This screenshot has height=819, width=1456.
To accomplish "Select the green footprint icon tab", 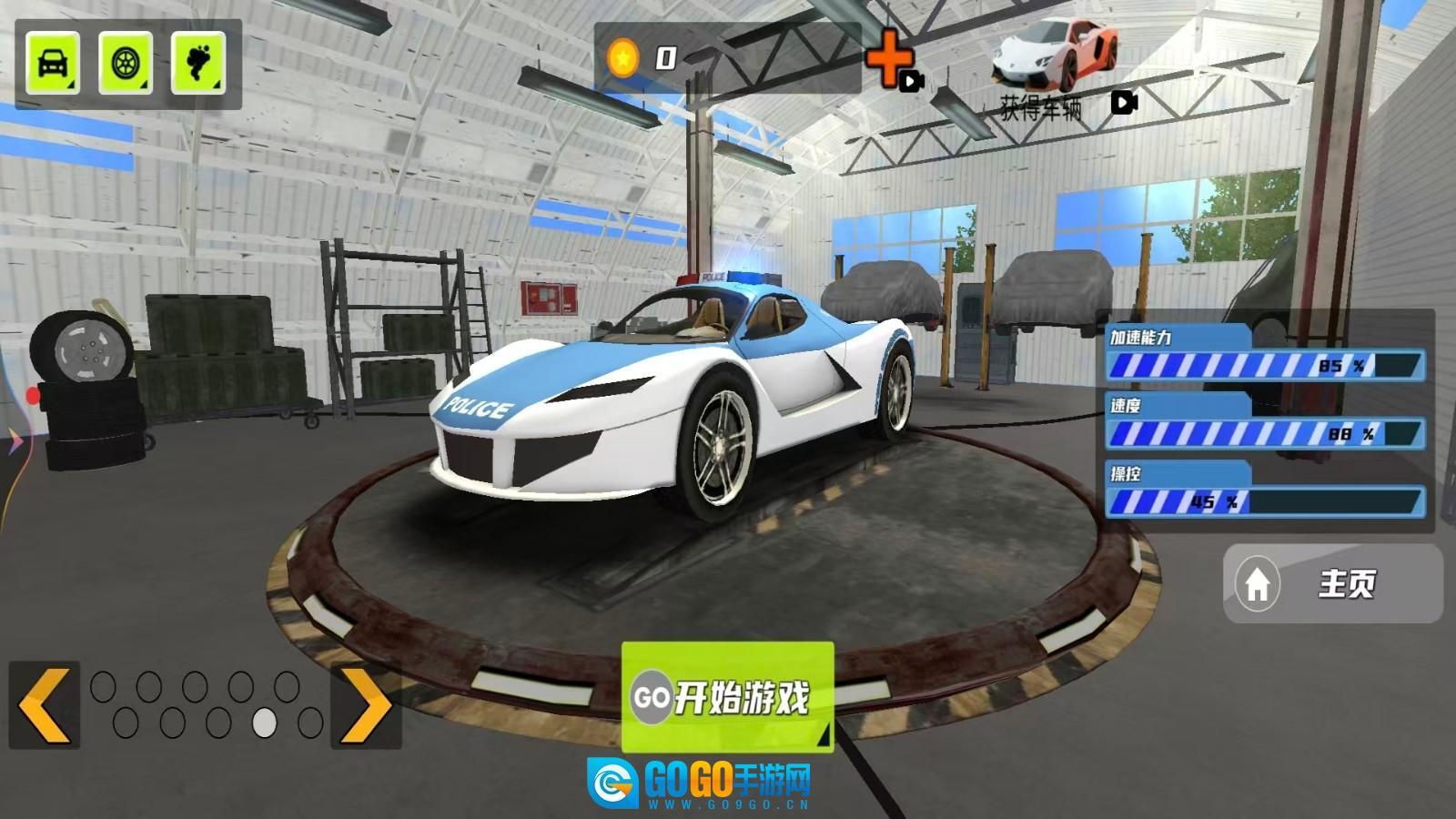I will coord(197,63).
